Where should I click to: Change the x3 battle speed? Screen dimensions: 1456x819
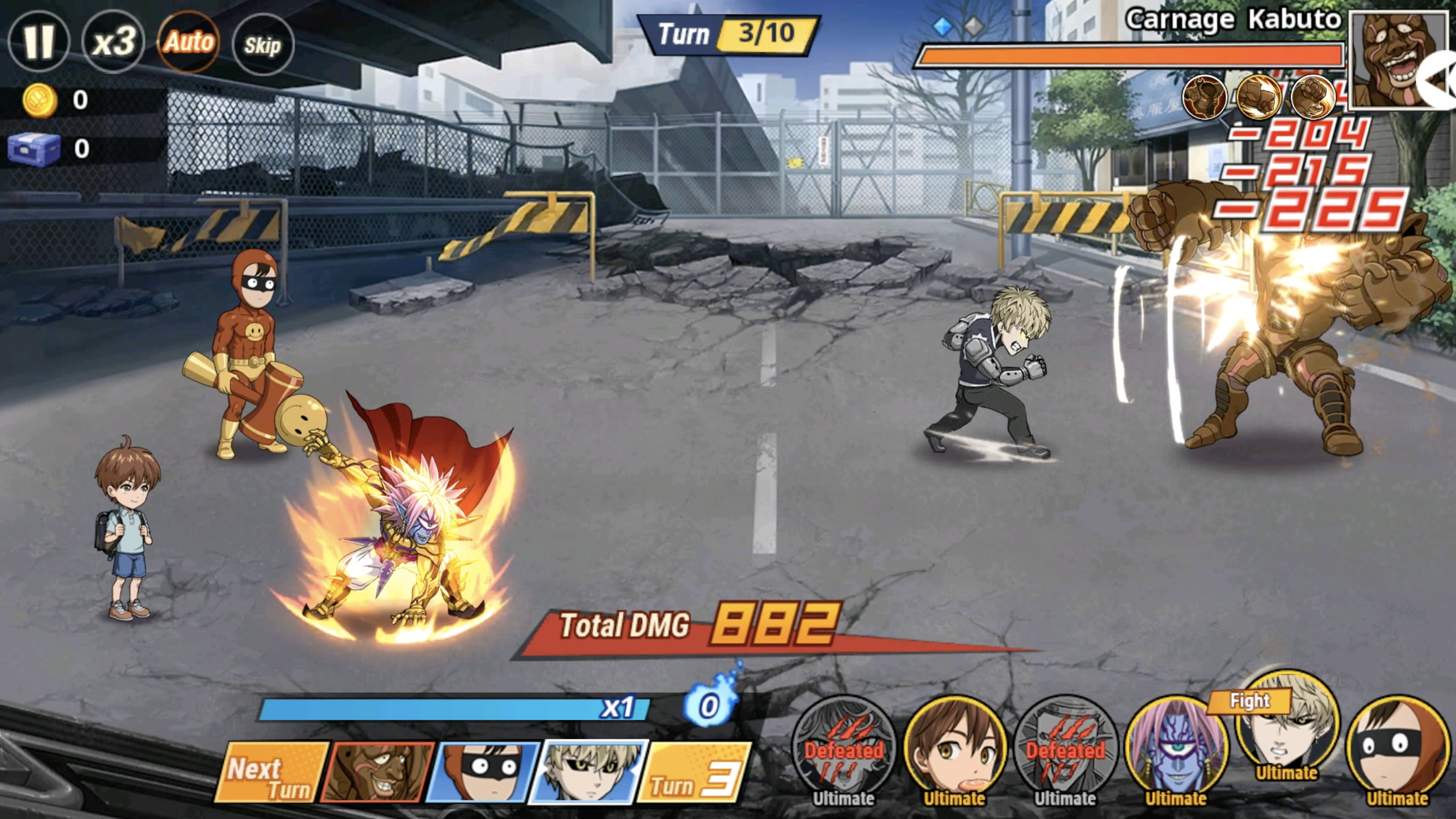(114, 41)
